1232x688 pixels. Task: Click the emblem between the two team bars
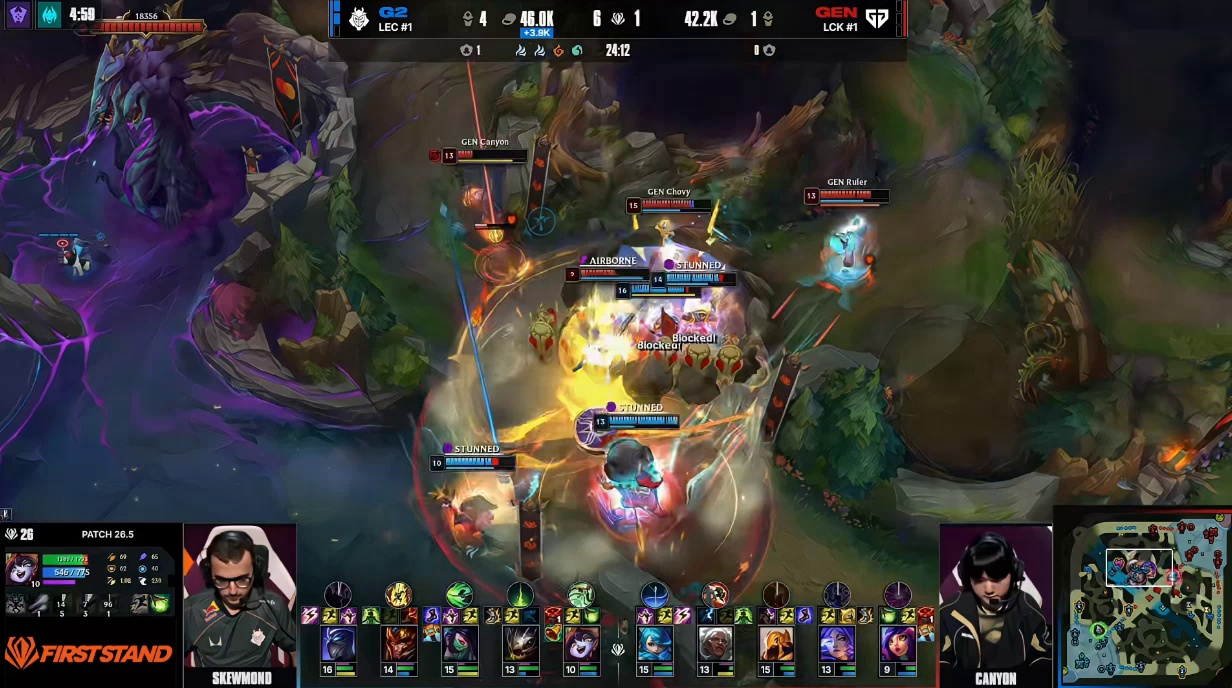[x=618, y=650]
